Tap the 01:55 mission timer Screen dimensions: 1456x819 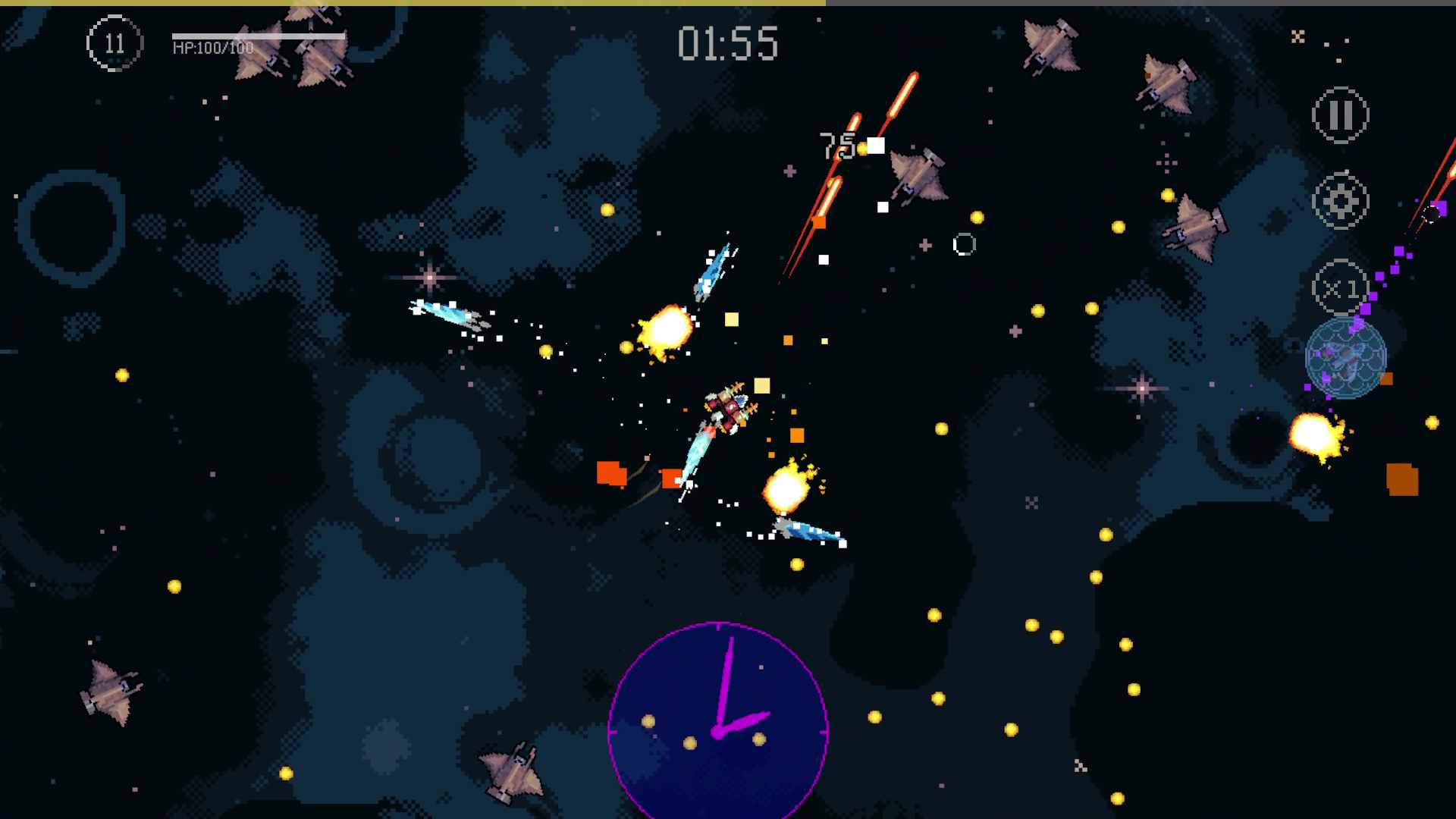(x=728, y=43)
